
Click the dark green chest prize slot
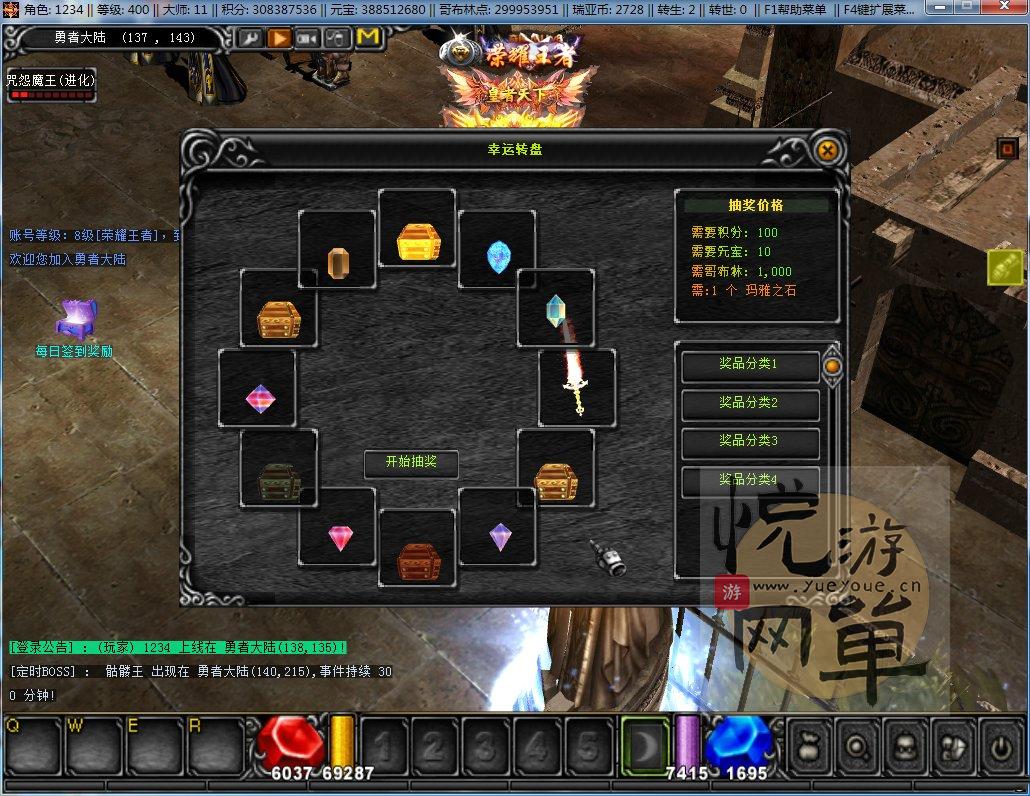[x=279, y=480]
